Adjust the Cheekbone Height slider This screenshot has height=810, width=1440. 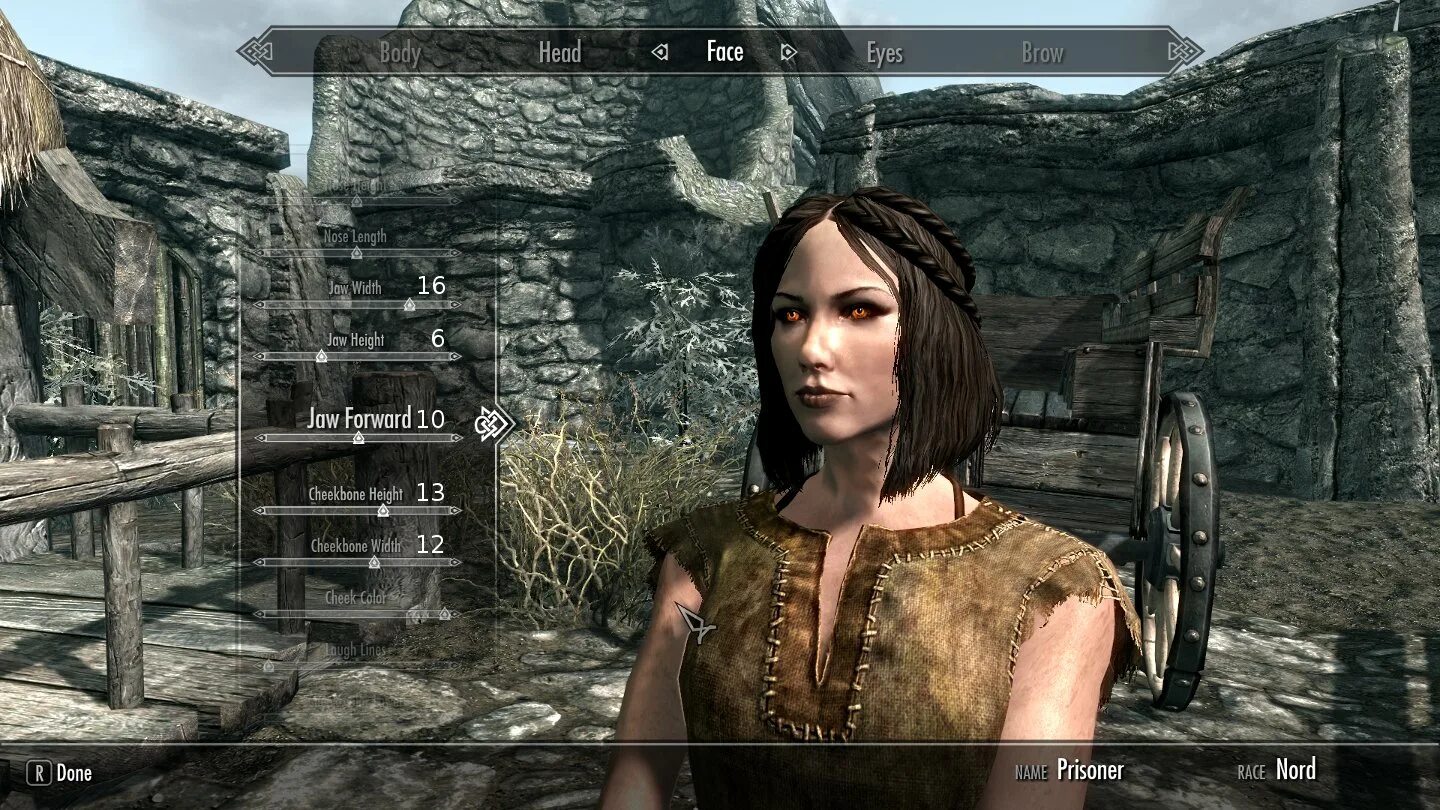[x=382, y=510]
